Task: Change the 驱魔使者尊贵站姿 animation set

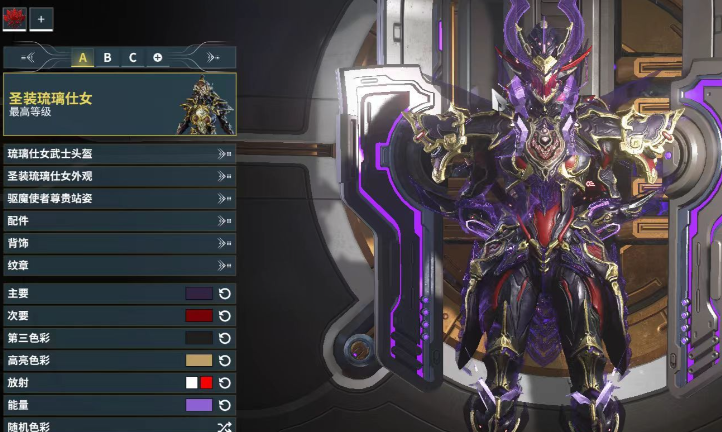Action: [119, 198]
